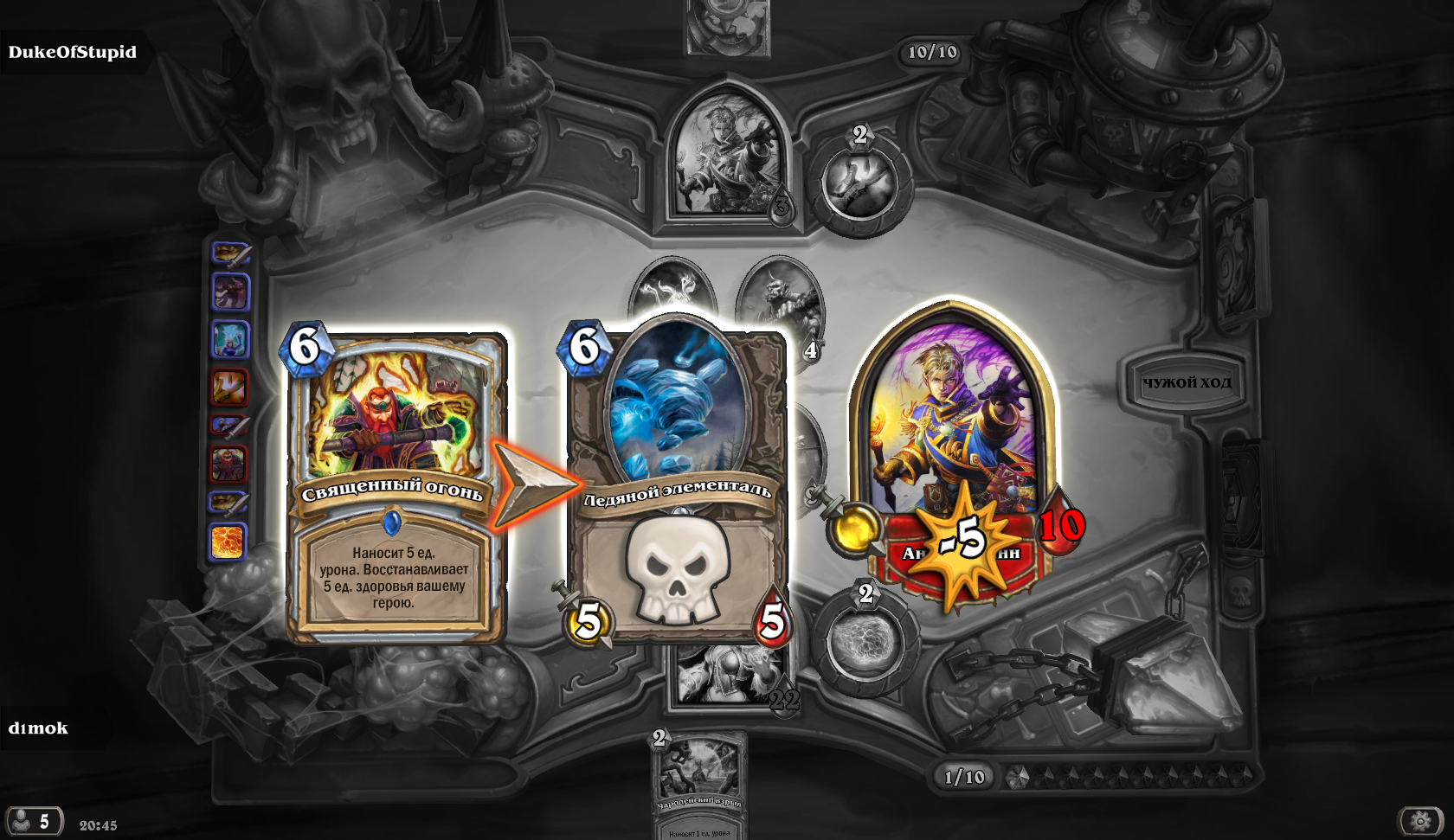Click the 'чужой ход' end turn button
This screenshot has height=840, width=1454.
(x=1187, y=382)
